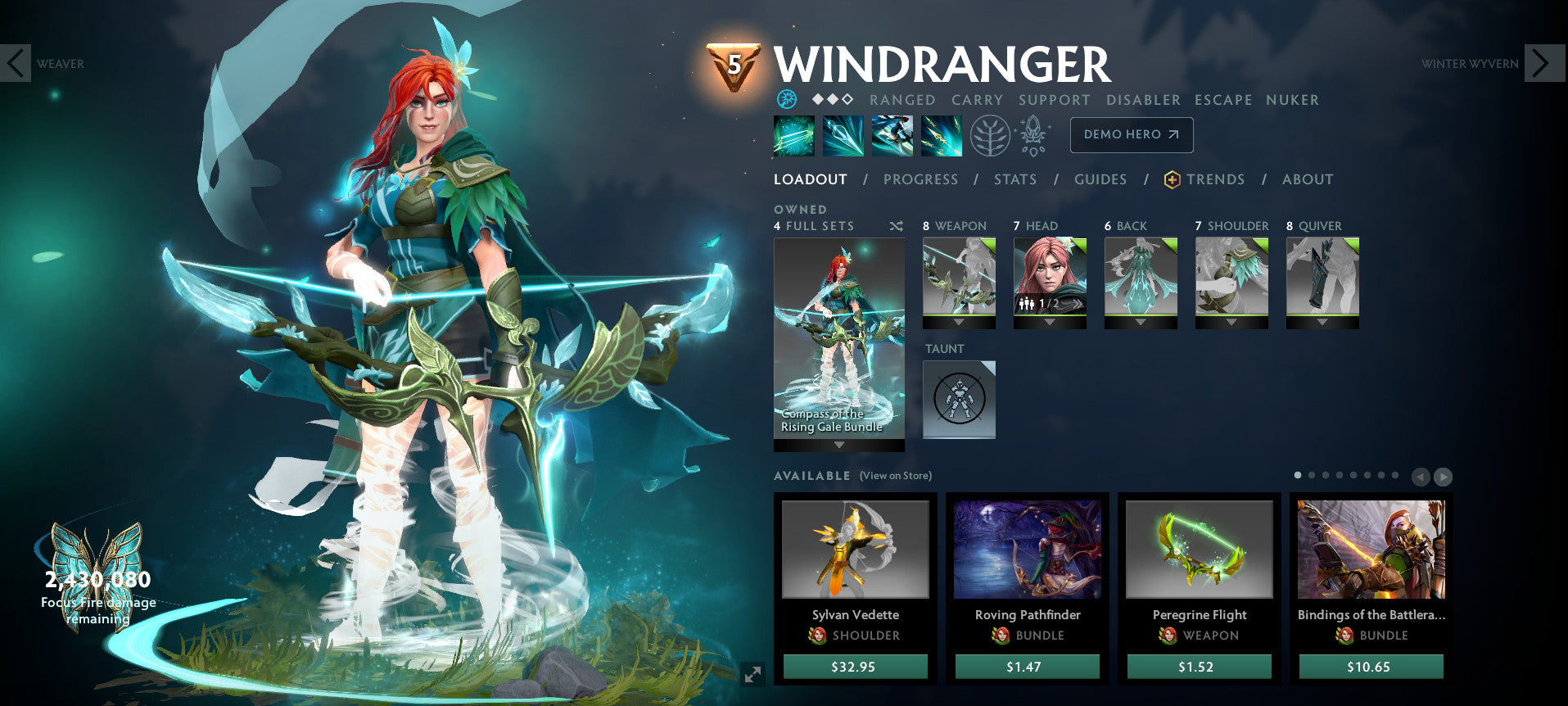Viewport: 1568px width, 706px height.
Task: Click the empty Taunt slot
Action: (x=958, y=400)
